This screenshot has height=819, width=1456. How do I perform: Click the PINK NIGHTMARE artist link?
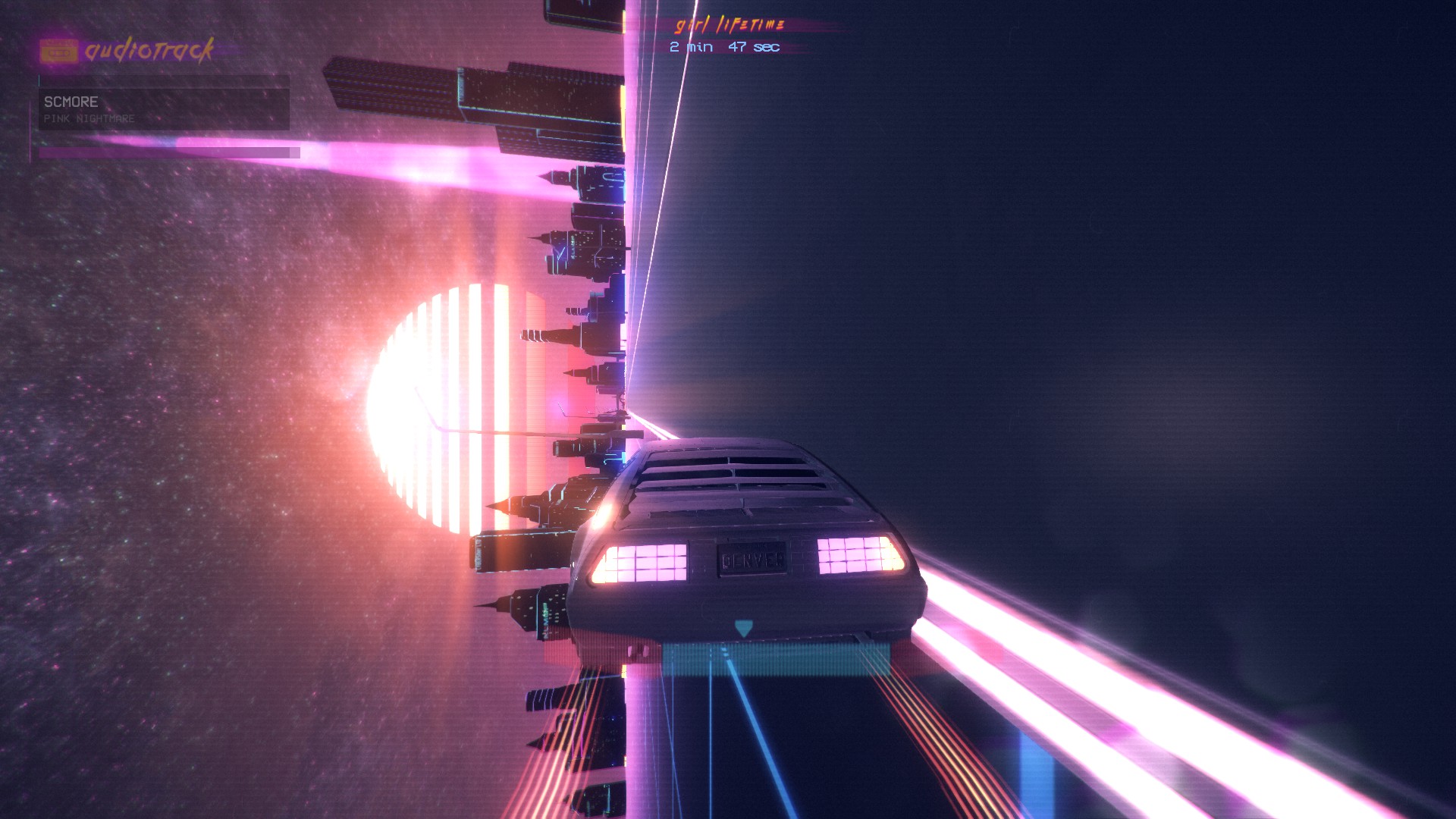(89, 118)
